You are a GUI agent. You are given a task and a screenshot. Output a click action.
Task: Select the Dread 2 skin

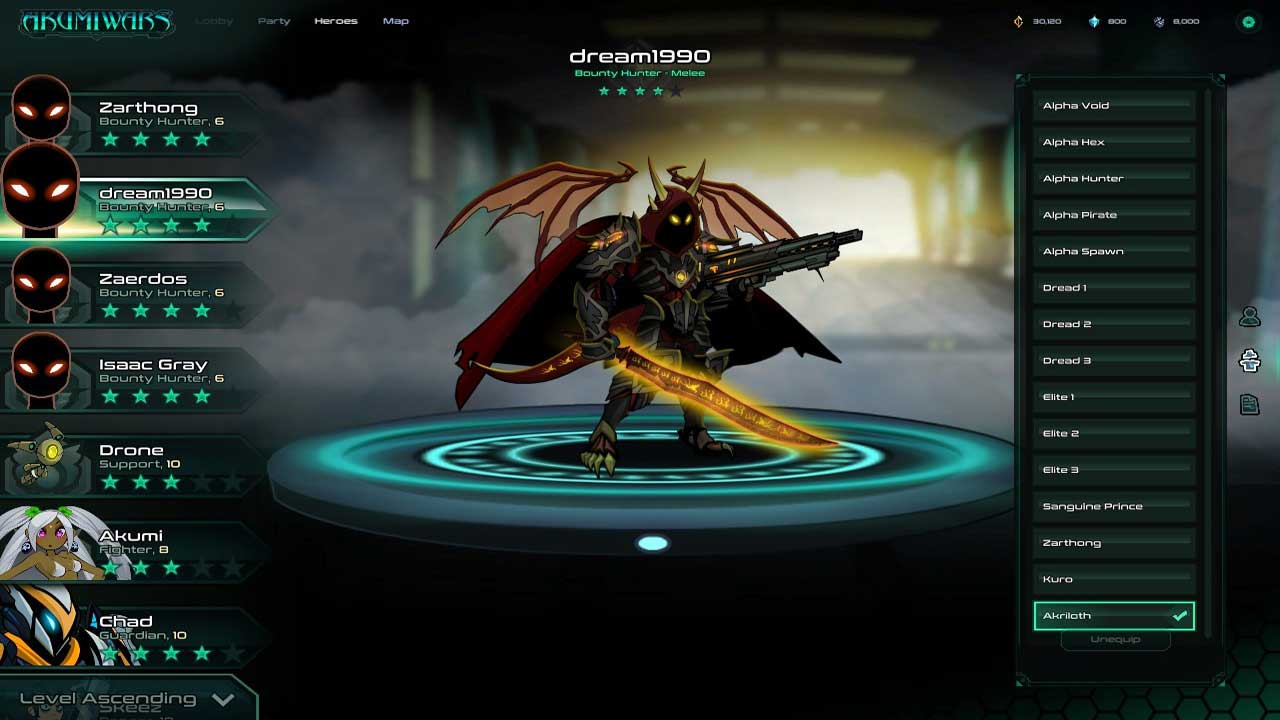(x=1114, y=324)
